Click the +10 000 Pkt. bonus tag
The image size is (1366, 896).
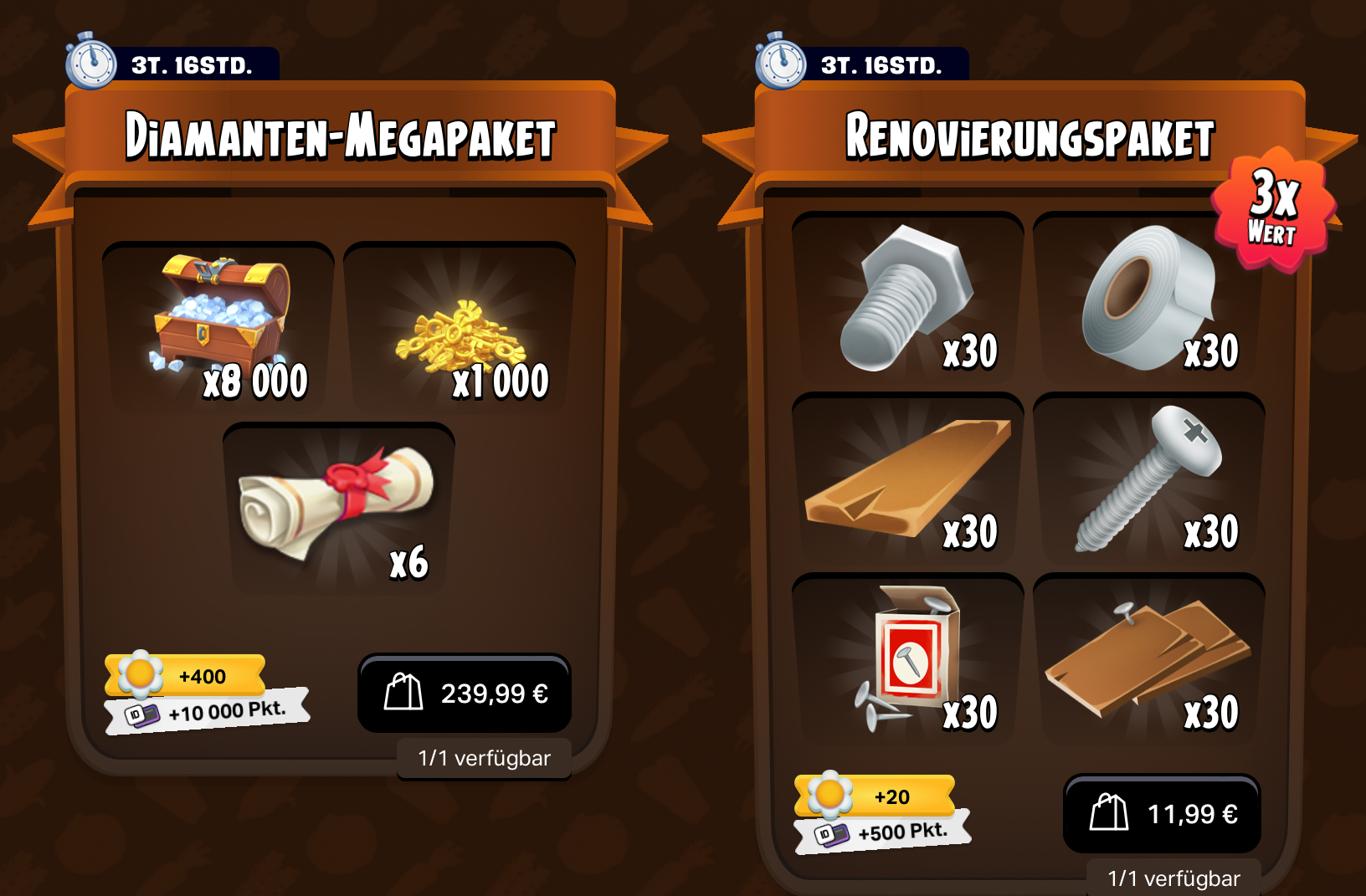[209, 712]
